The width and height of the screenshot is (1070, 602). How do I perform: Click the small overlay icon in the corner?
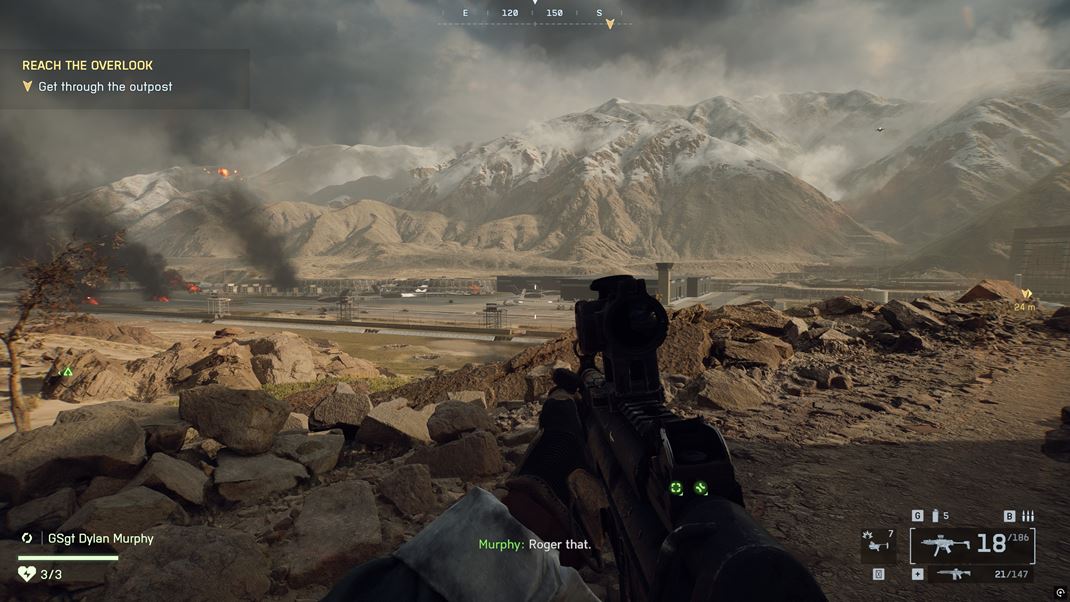click(1059, 593)
